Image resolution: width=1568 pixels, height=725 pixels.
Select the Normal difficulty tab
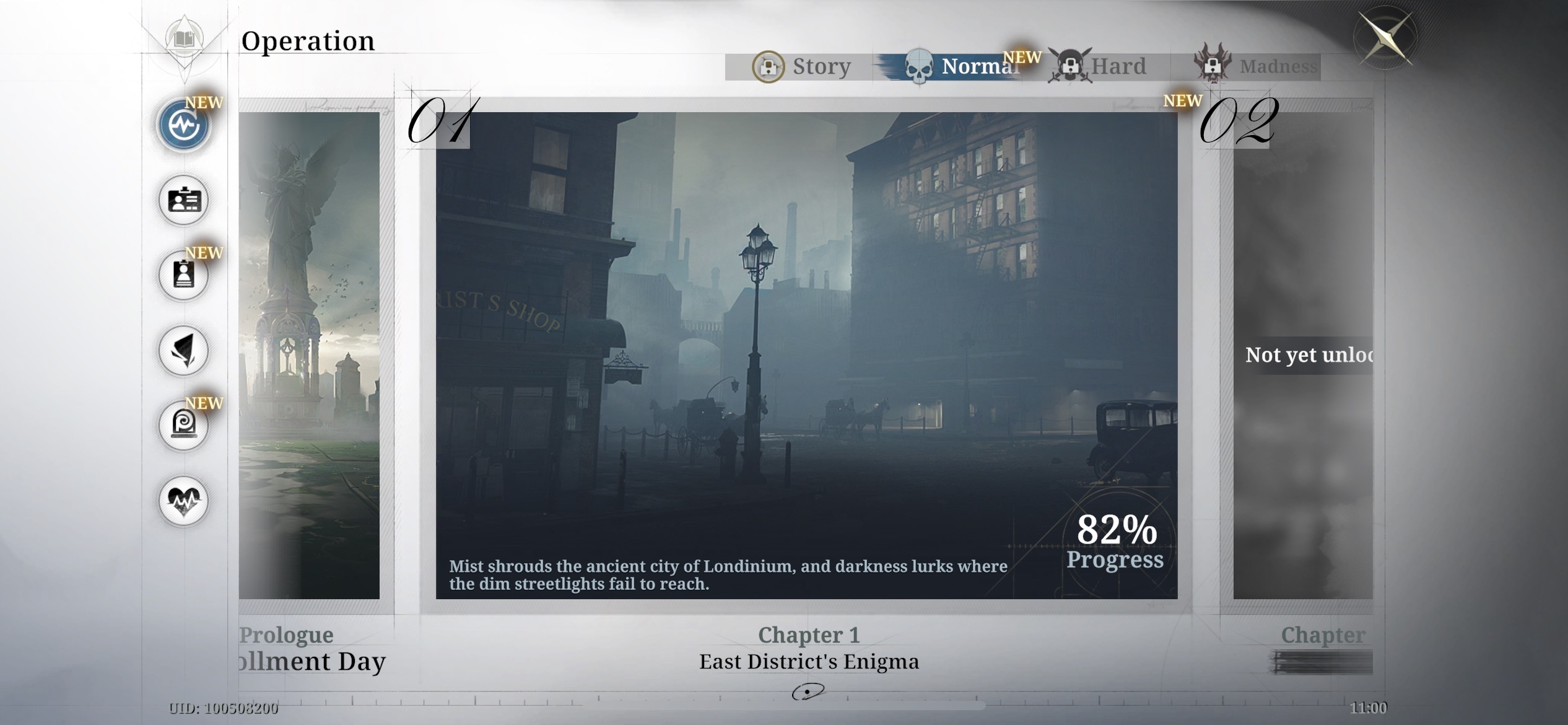coord(961,66)
